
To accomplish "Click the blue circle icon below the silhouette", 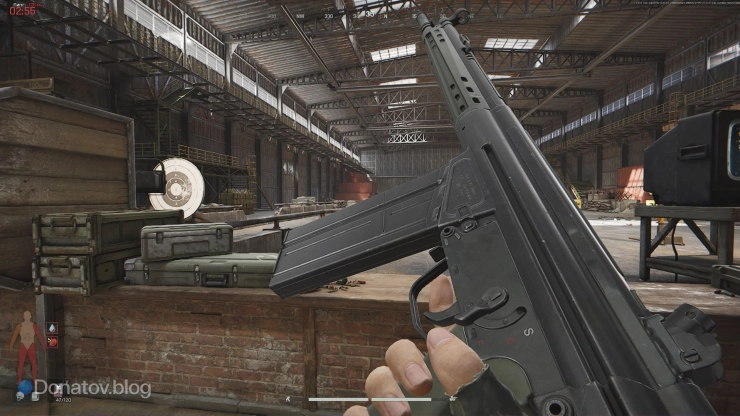I will [x=25, y=387].
